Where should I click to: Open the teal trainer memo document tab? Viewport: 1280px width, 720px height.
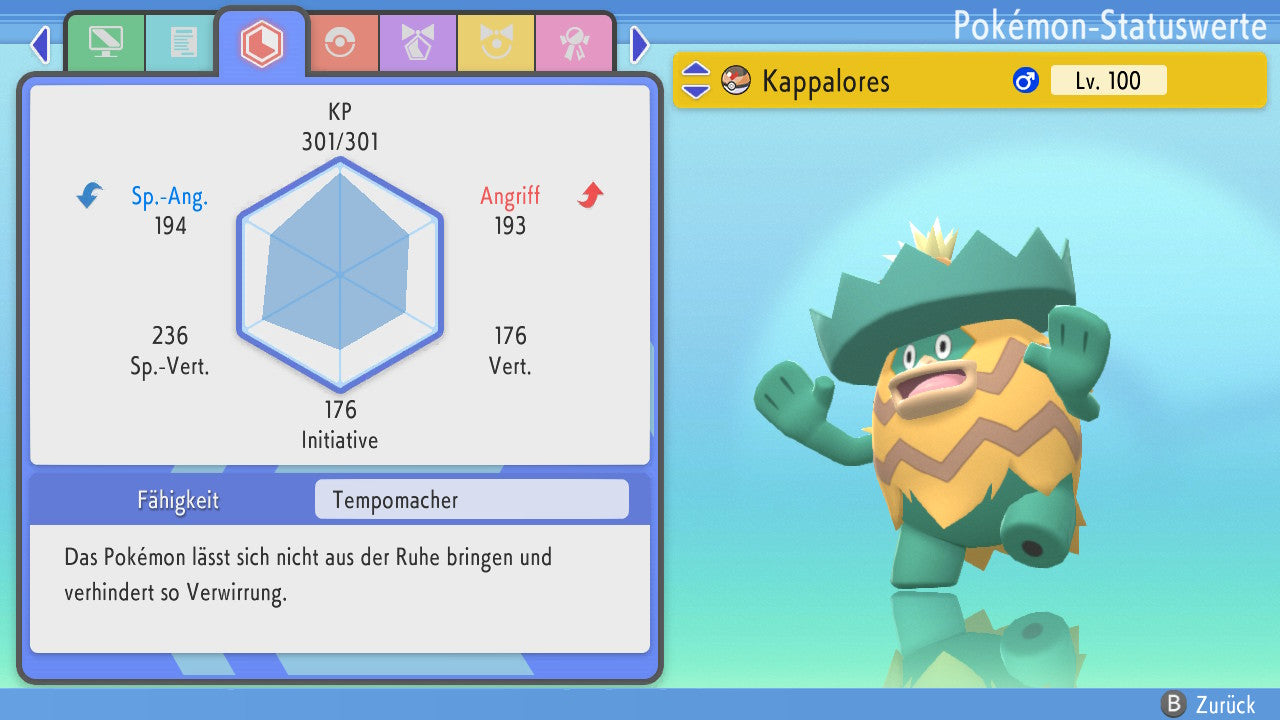click(x=183, y=42)
